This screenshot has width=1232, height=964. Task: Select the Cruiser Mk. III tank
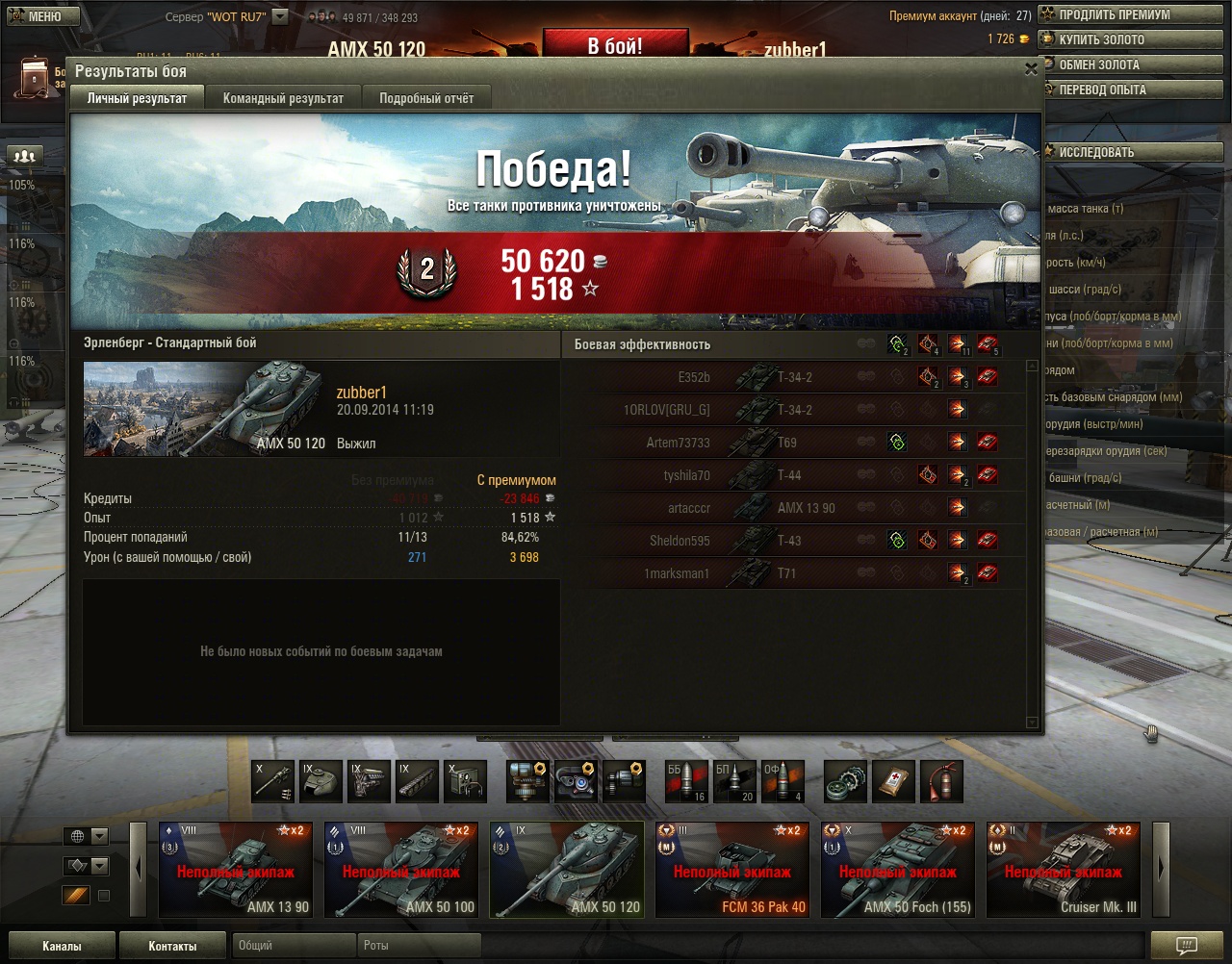(x=1064, y=869)
